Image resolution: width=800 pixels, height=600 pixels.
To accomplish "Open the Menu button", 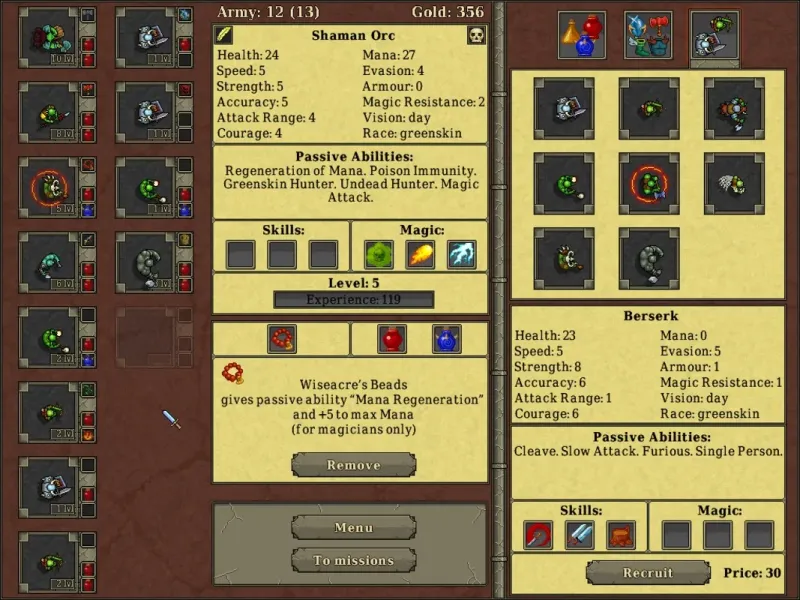I will [x=353, y=527].
